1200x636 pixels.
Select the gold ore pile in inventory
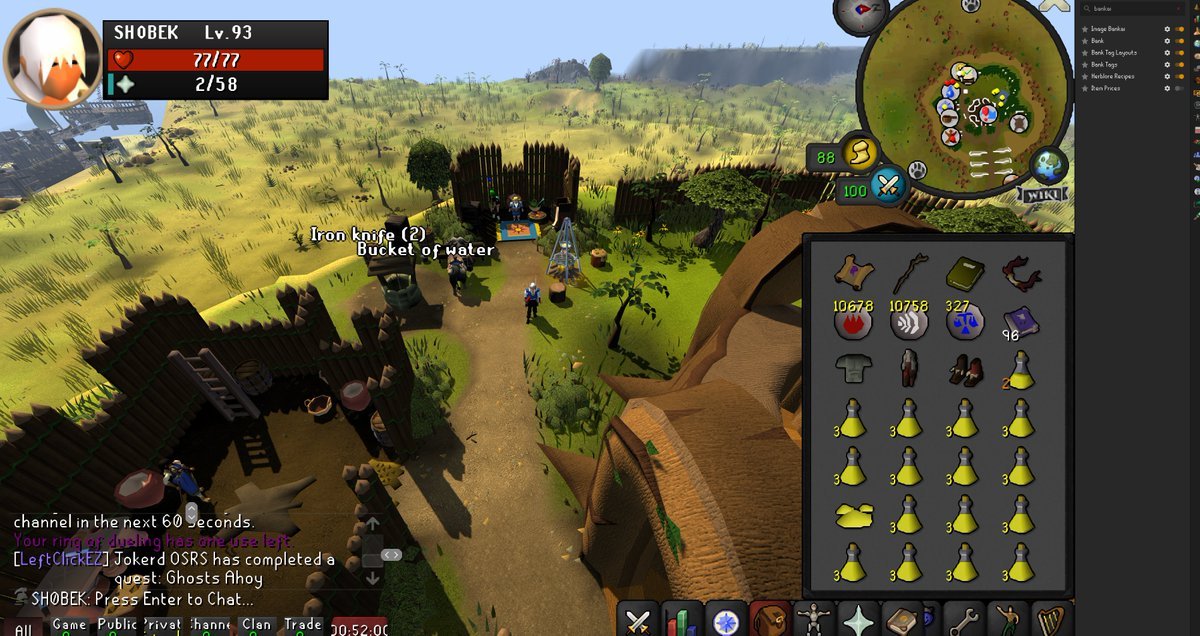(x=852, y=516)
